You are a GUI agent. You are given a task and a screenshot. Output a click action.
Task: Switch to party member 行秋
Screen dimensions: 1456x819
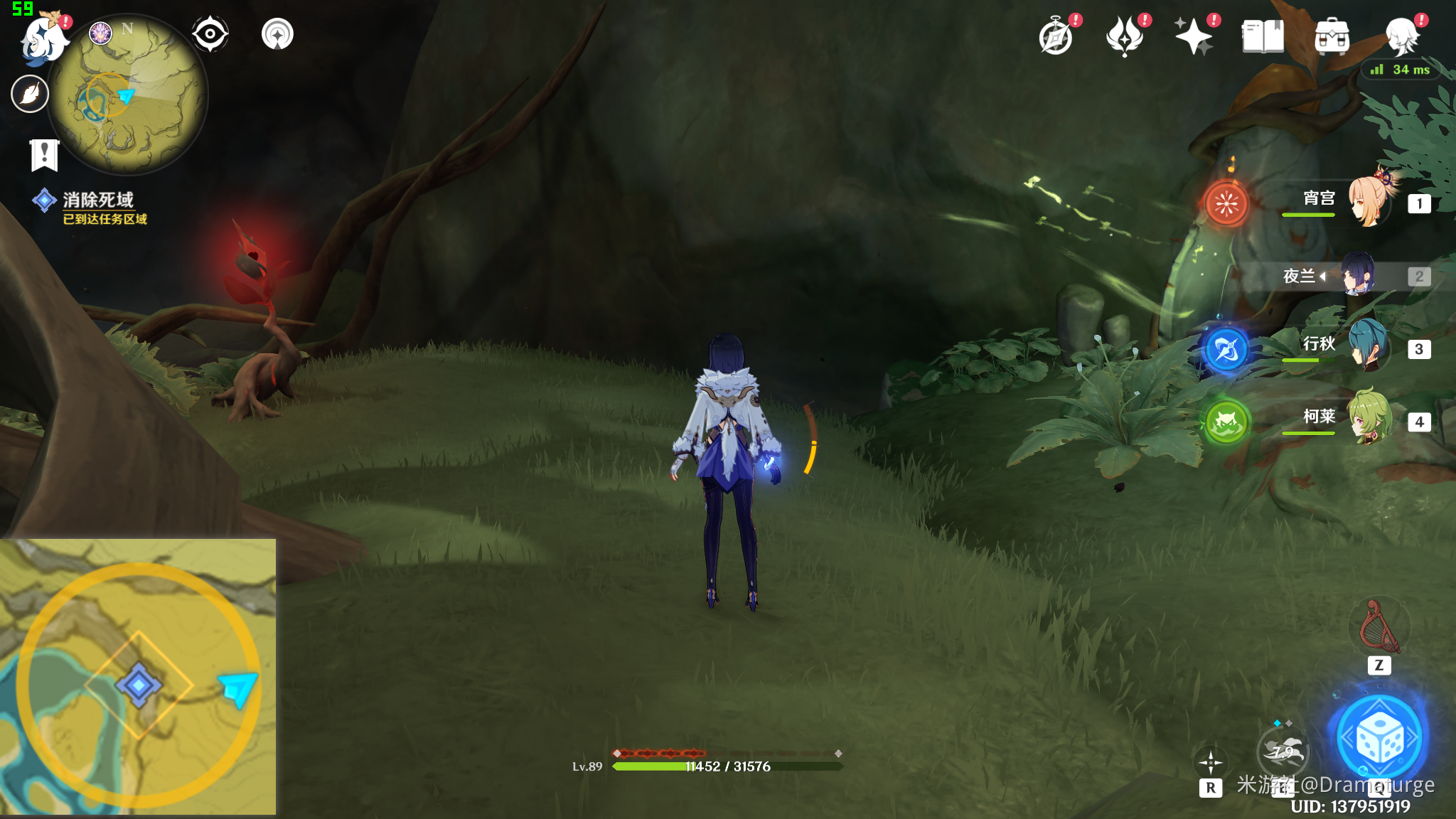(1369, 347)
